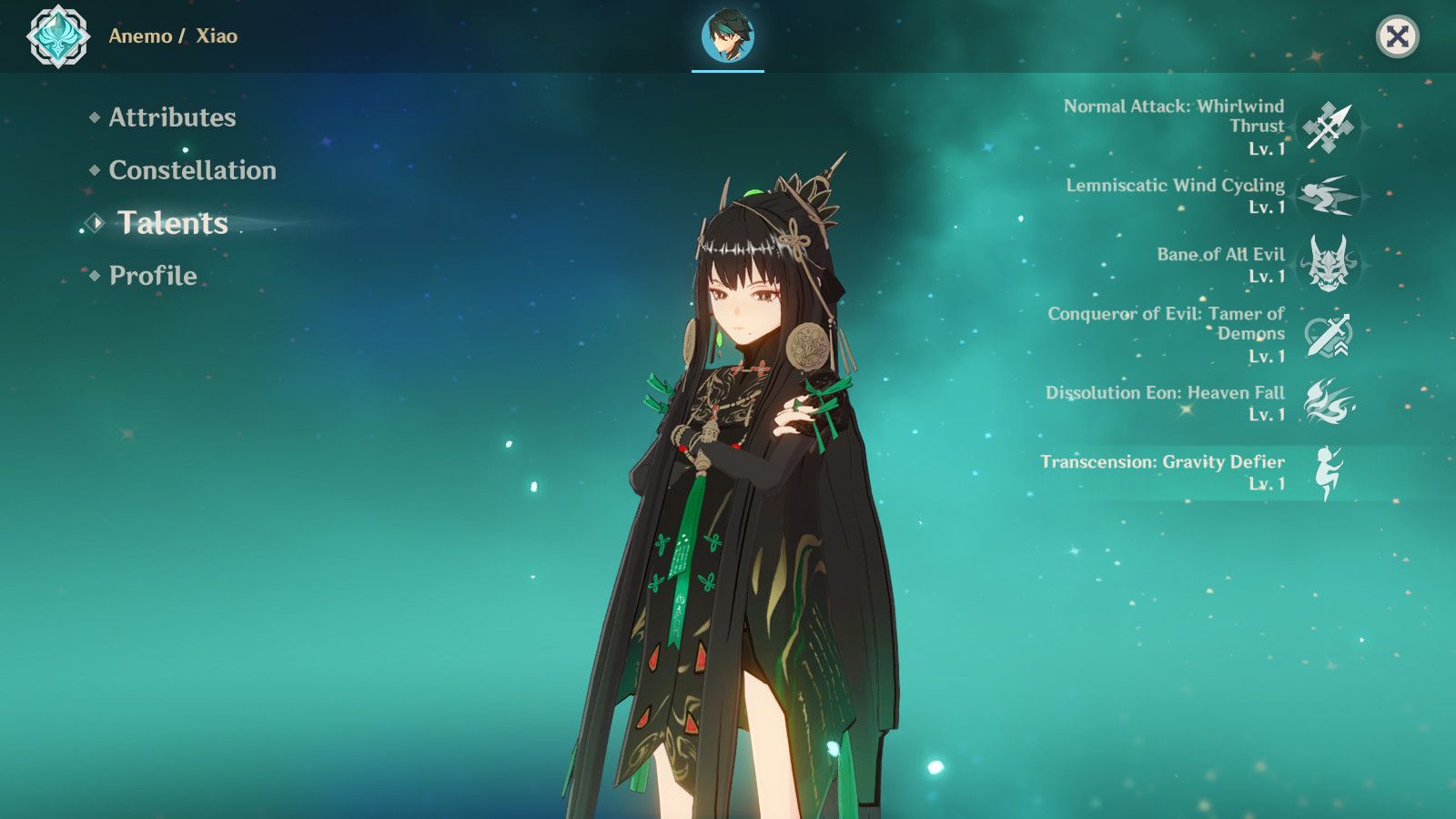The width and height of the screenshot is (1456, 819).
Task: Switch to the Attributes section
Action: coord(172,118)
